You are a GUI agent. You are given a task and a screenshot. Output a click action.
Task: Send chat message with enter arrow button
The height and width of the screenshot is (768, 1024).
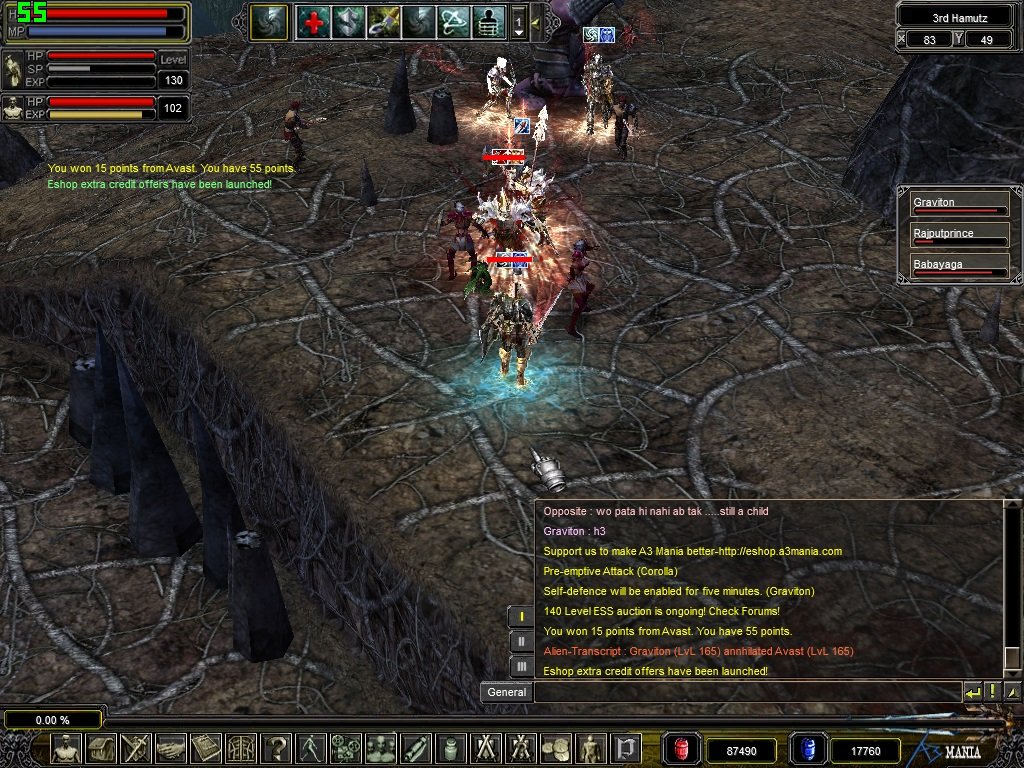point(972,692)
